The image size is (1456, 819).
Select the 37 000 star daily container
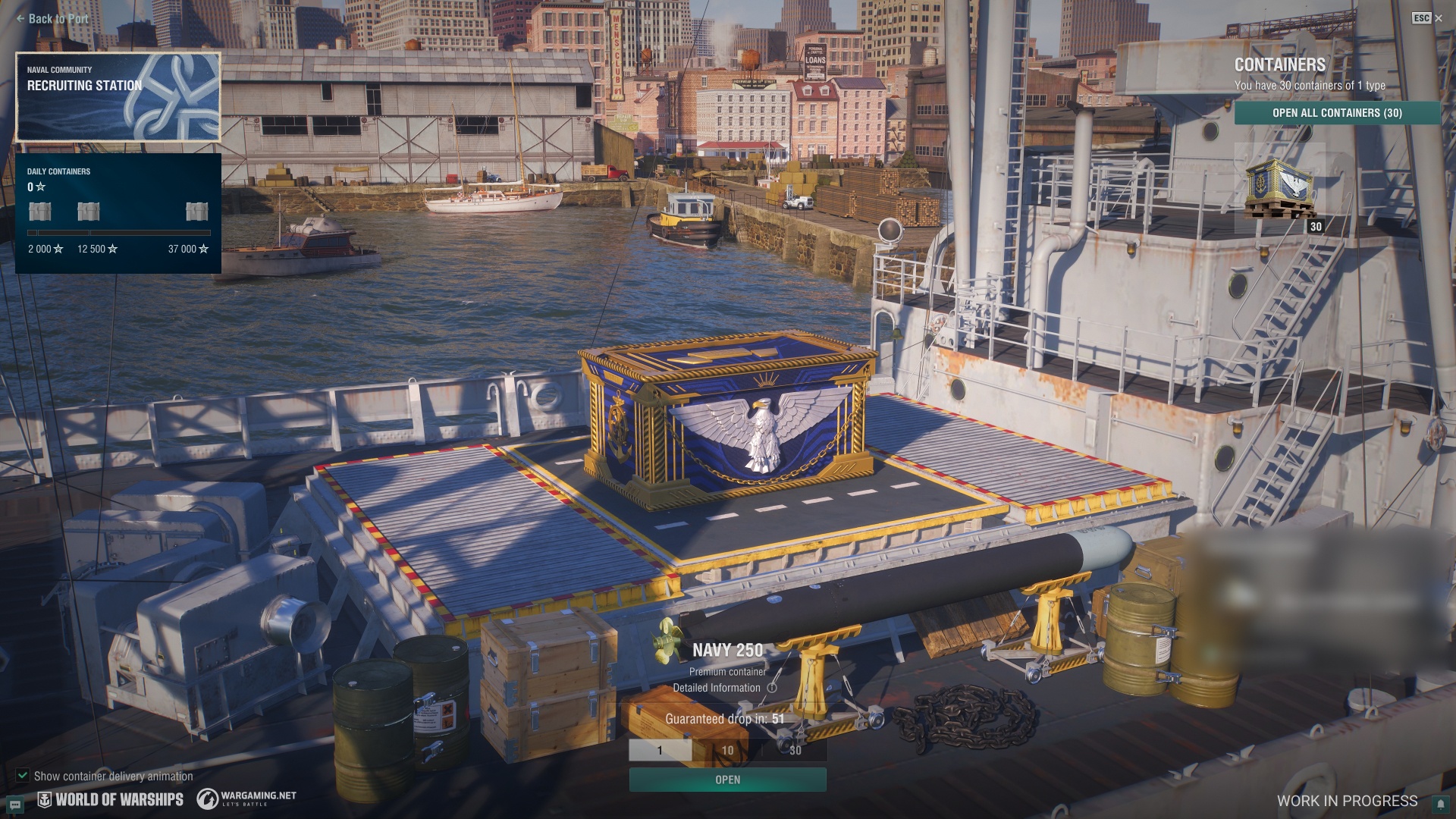[196, 212]
